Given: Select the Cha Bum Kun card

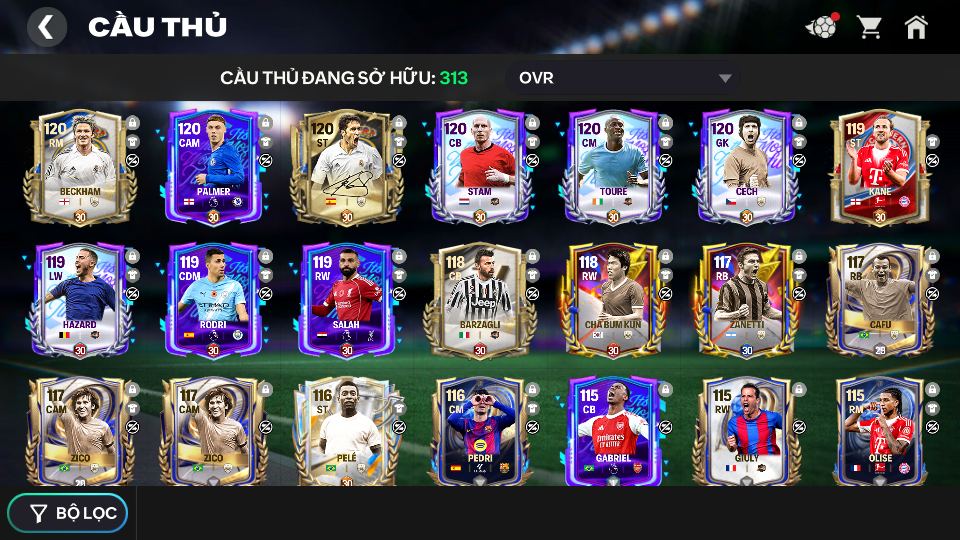Looking at the screenshot, I should 613,299.
